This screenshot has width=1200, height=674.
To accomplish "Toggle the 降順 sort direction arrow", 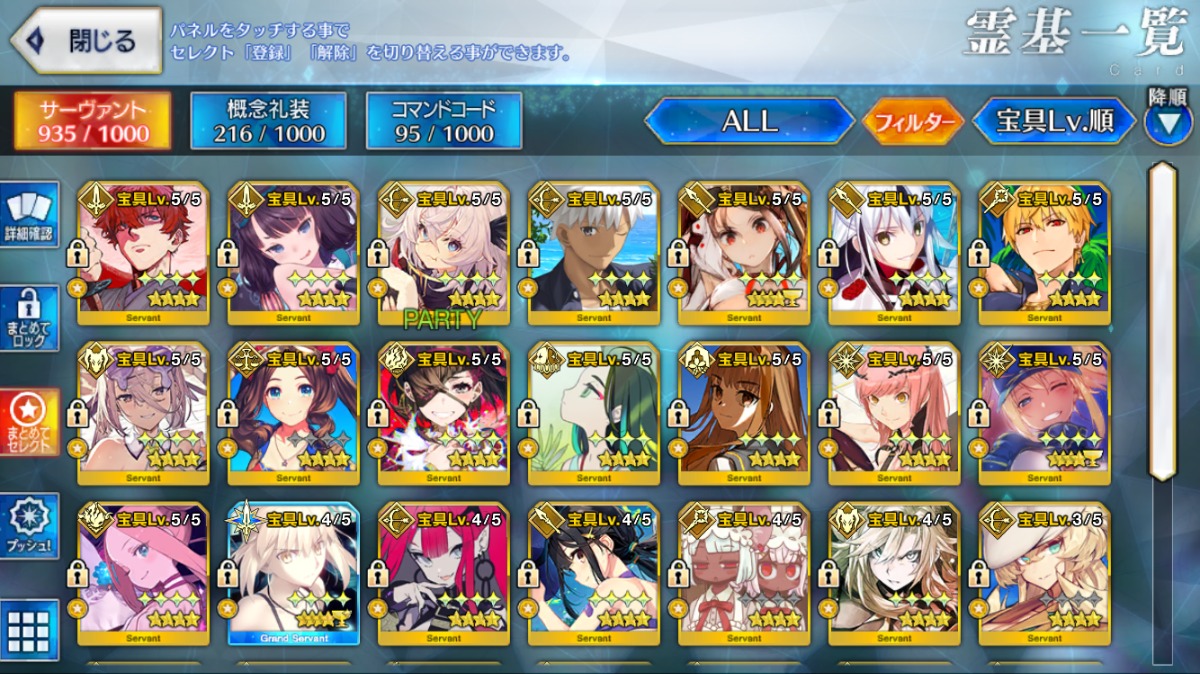I will pos(1168,122).
